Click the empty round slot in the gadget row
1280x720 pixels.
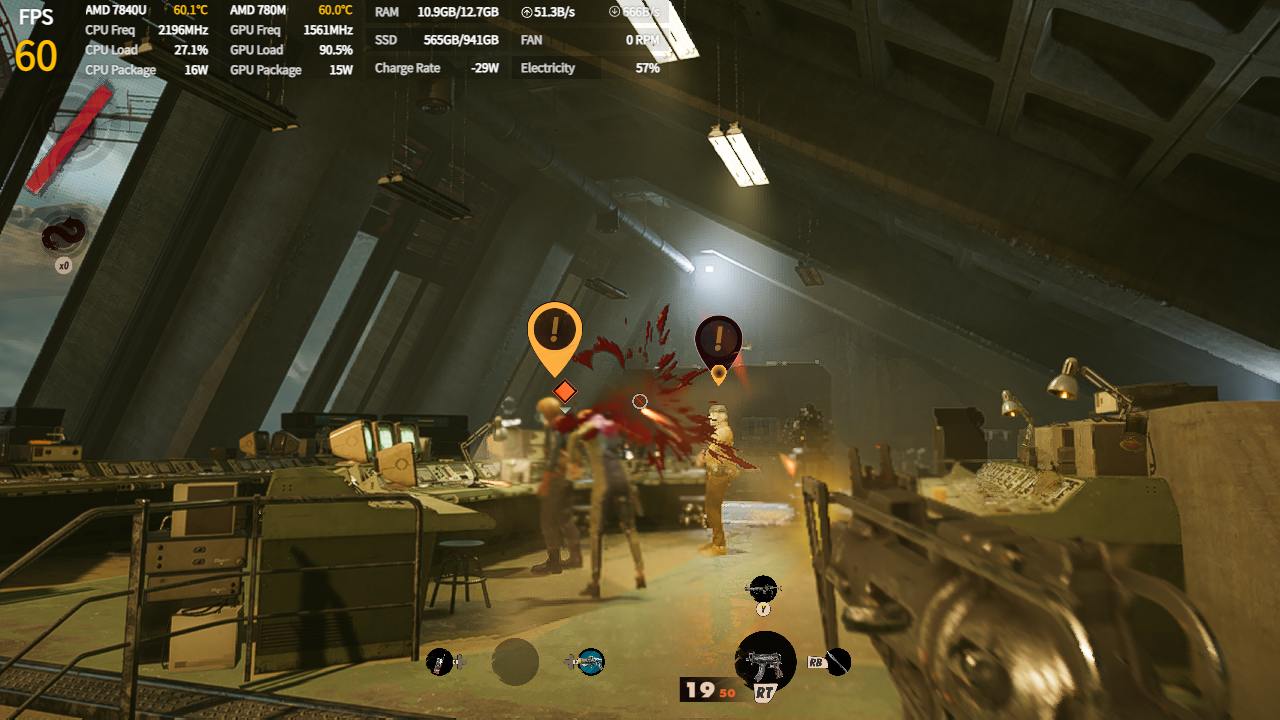click(x=515, y=662)
